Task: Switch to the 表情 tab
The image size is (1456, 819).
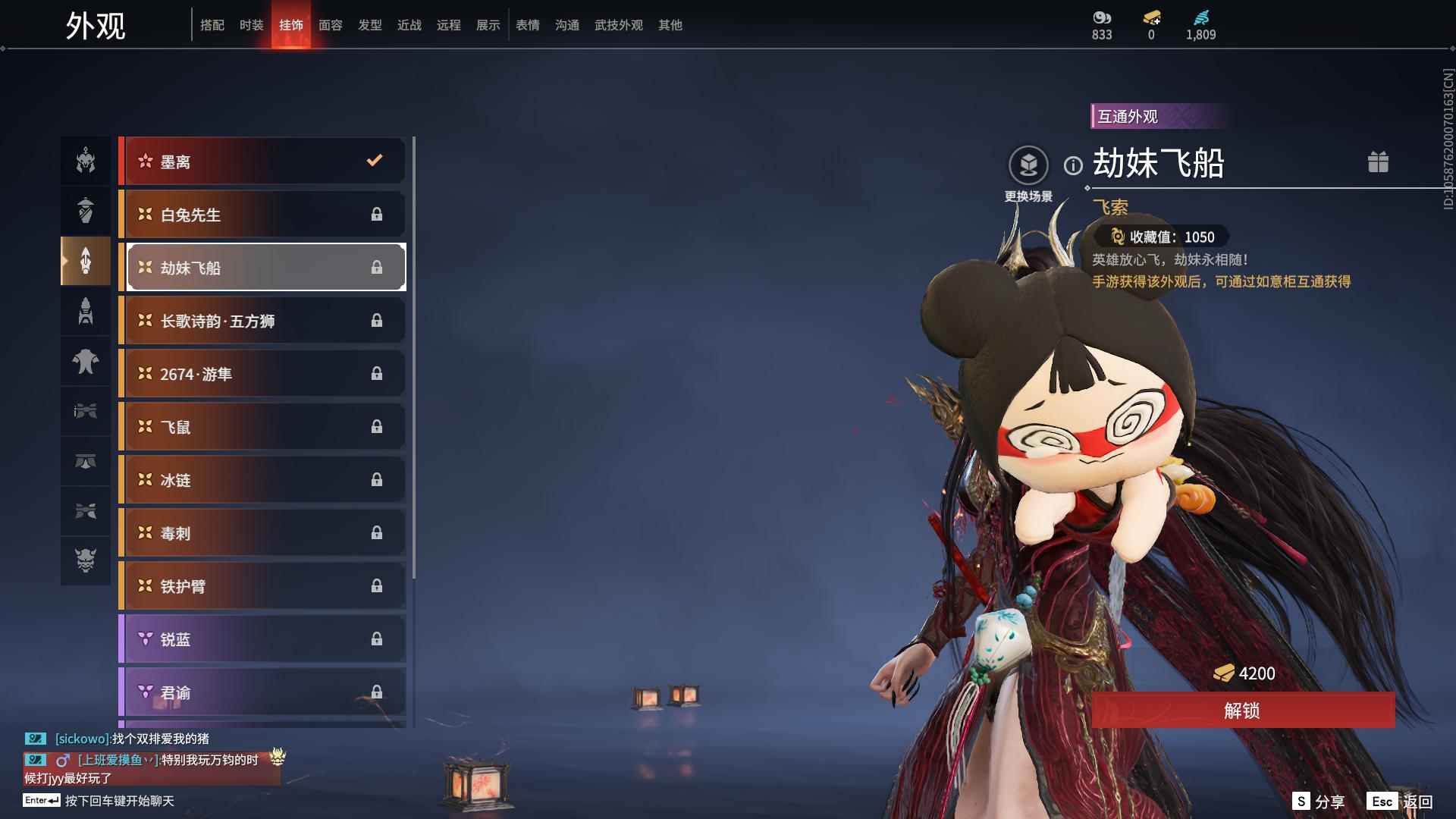Action: click(527, 25)
